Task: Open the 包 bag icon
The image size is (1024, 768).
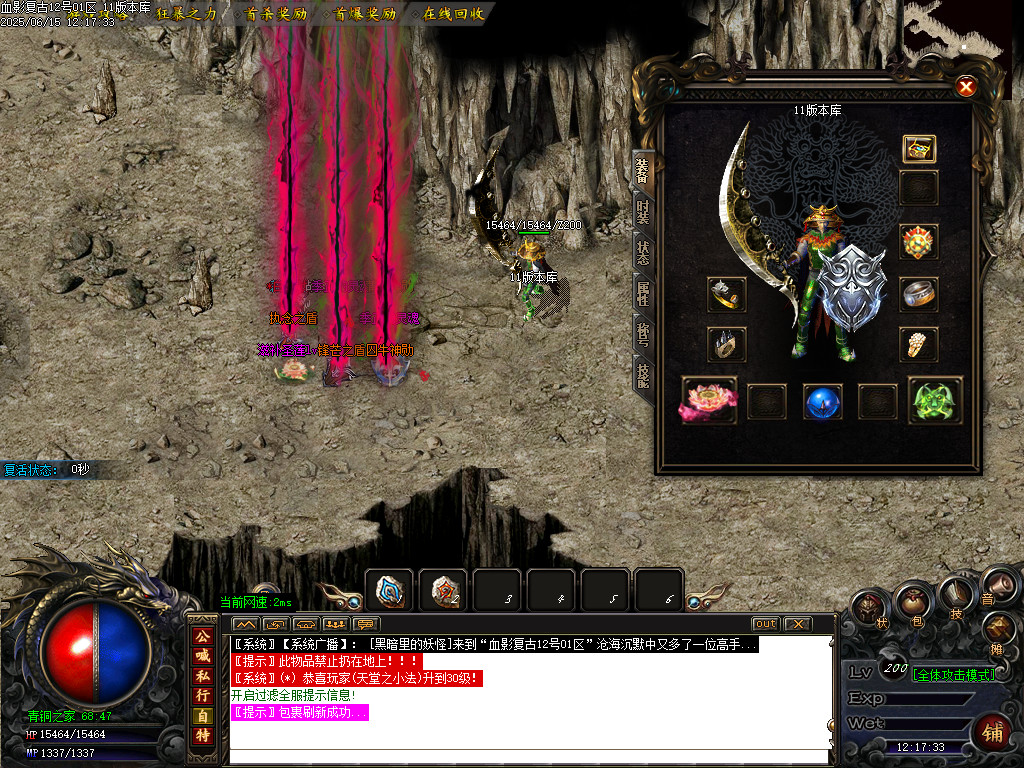Action: pyautogui.click(x=913, y=602)
